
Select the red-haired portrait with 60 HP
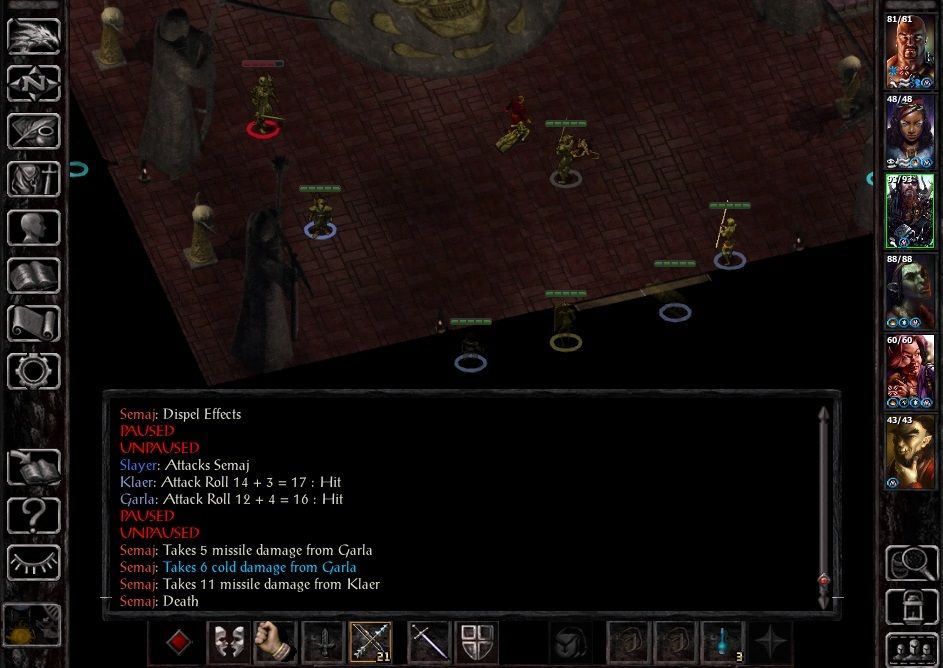click(x=909, y=374)
